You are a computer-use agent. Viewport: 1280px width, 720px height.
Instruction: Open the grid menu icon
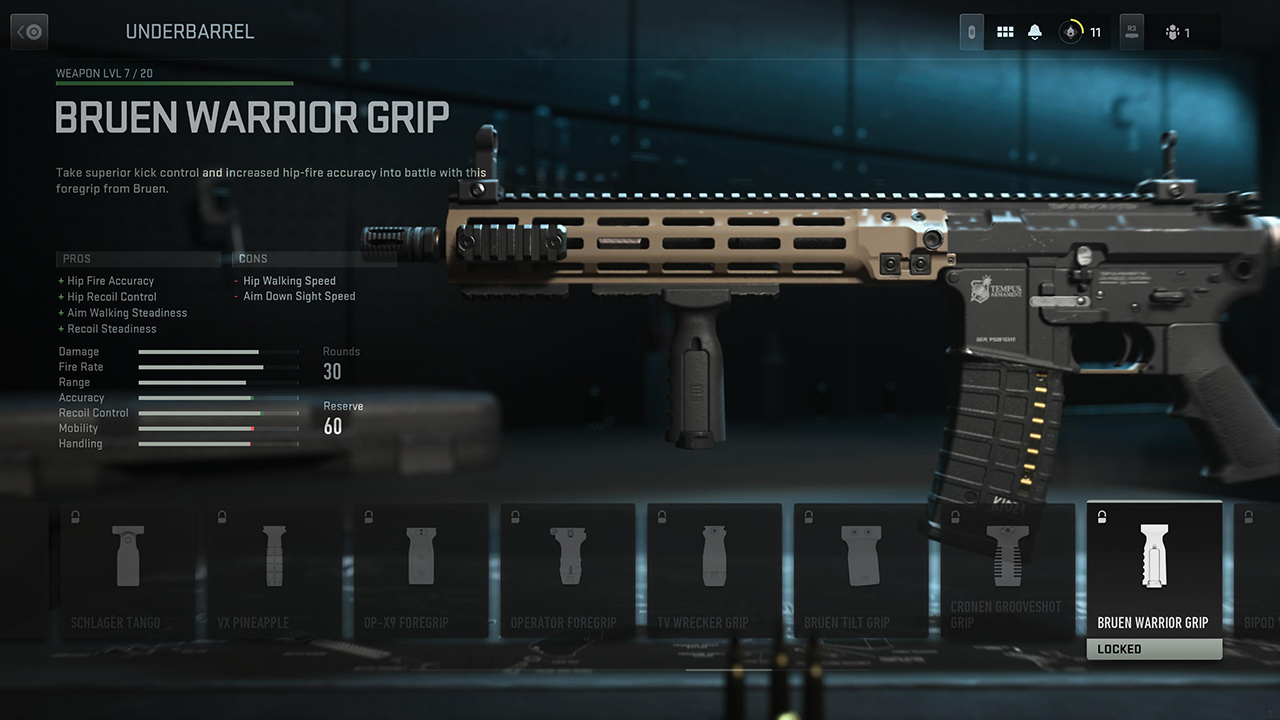(x=1005, y=32)
